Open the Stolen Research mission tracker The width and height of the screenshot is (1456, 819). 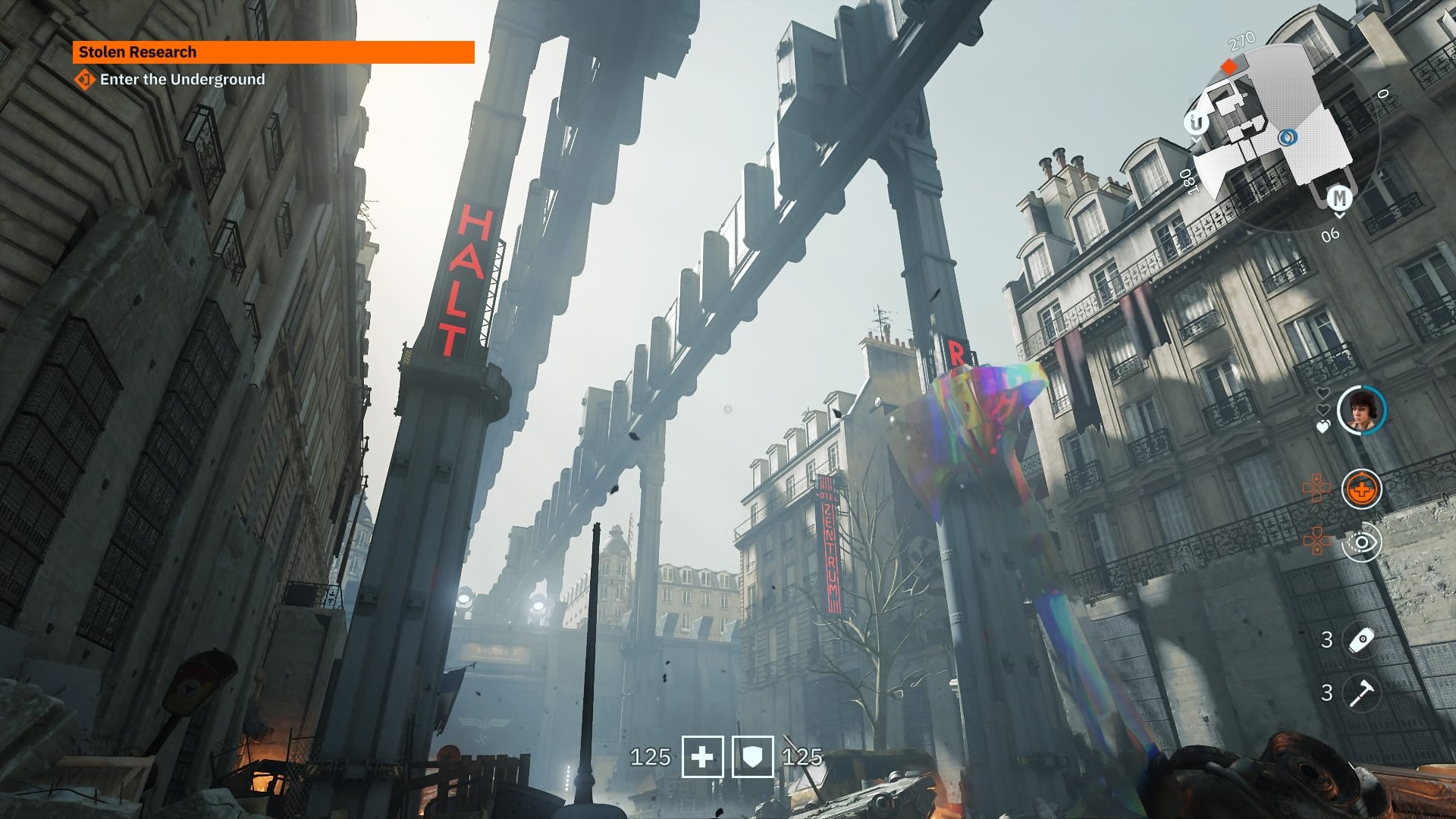(x=273, y=52)
